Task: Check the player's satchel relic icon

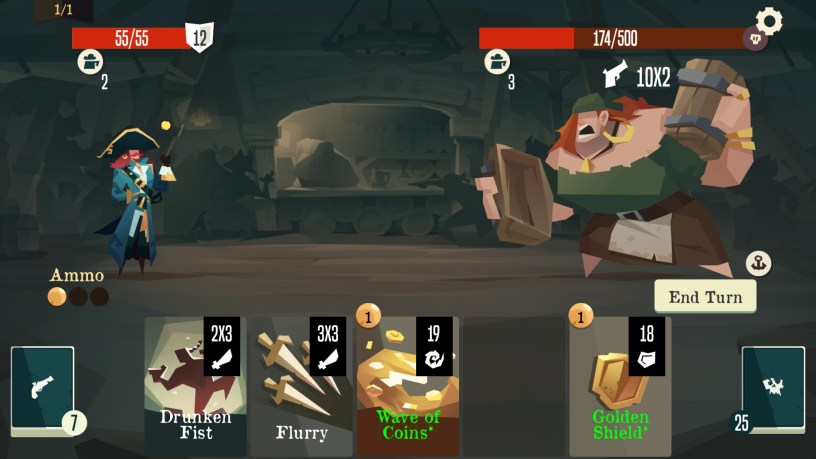Action: pos(90,62)
